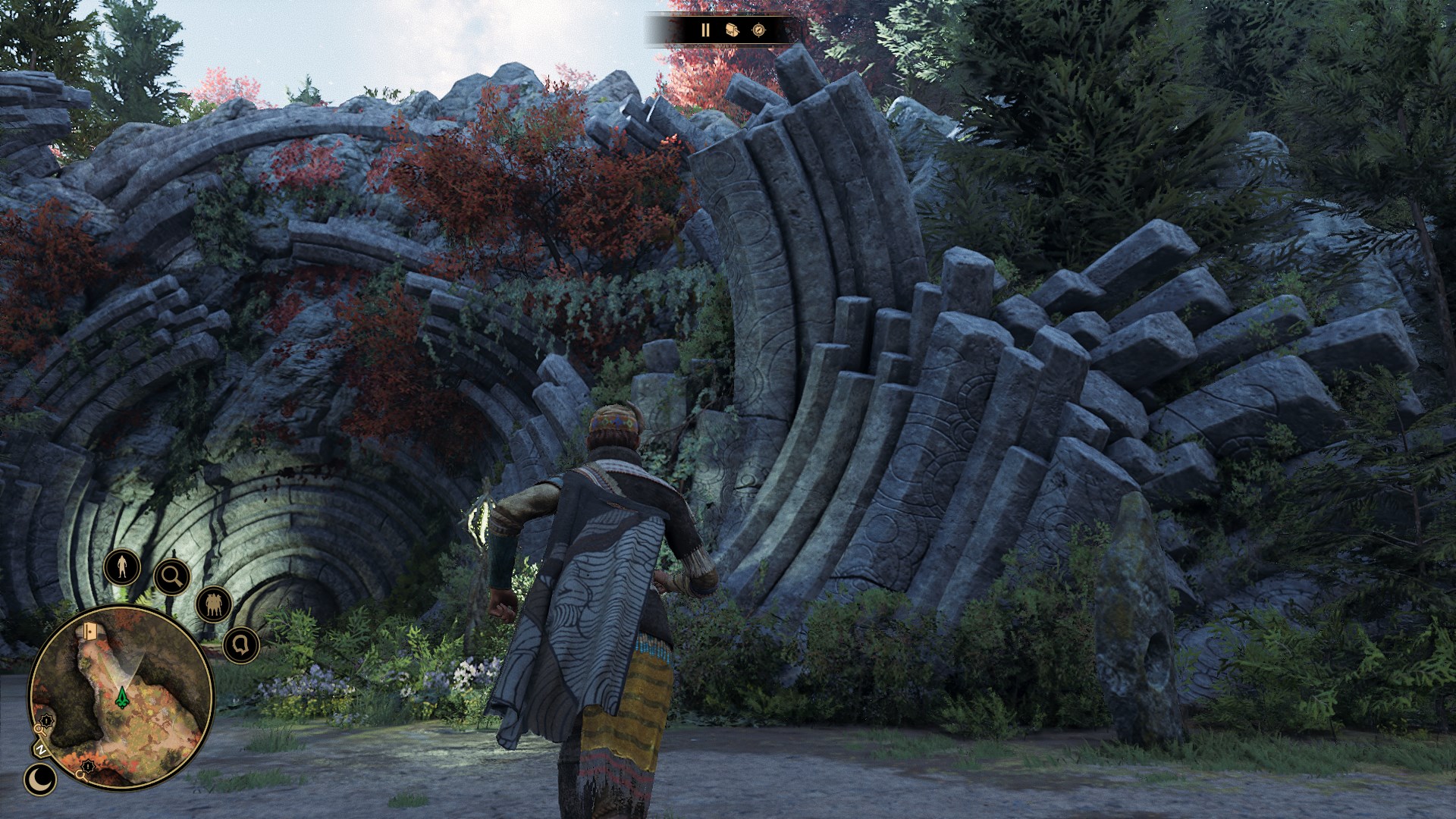Select the door marker on the minimap
Image resolution: width=1456 pixels, height=819 pixels.
92,632
